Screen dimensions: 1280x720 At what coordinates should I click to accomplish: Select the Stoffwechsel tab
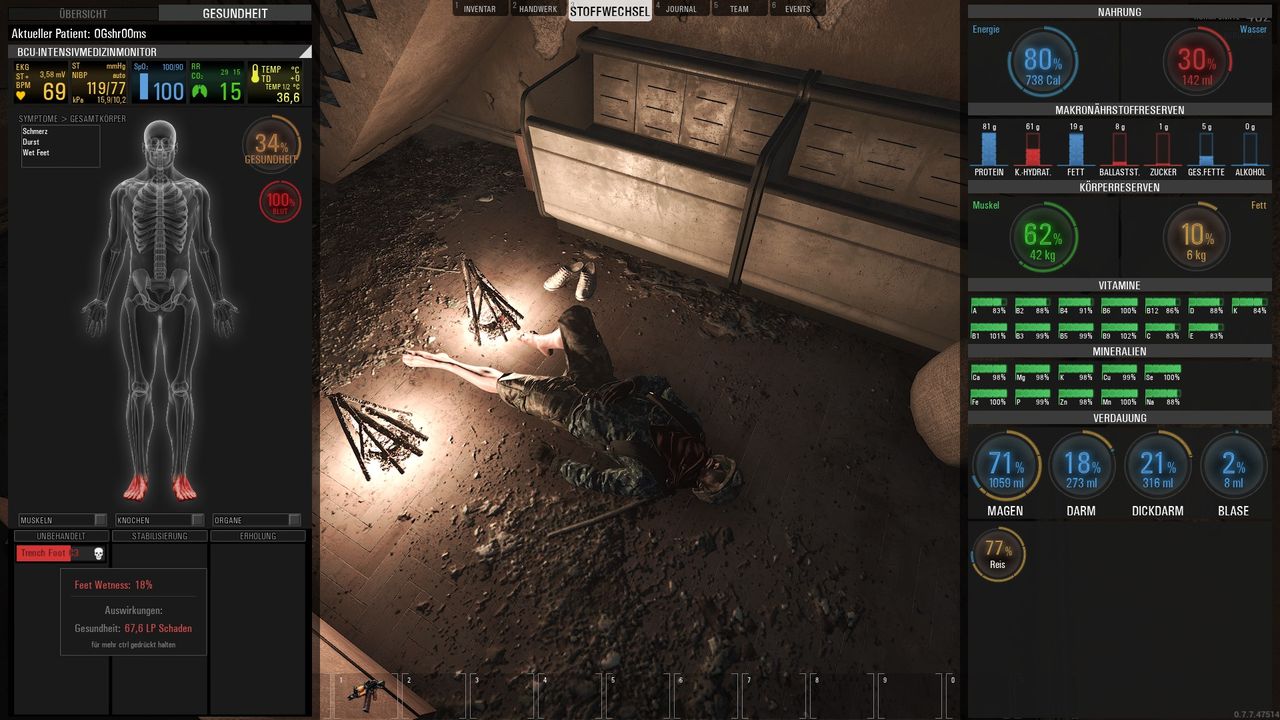(x=610, y=11)
